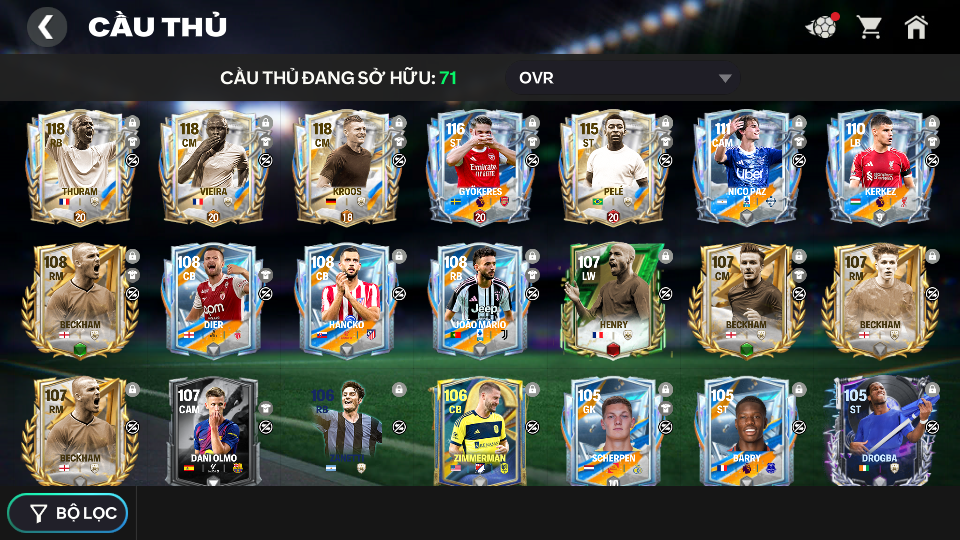
Task: Select the Zimmerman 106 CB card
Action: pyautogui.click(x=478, y=430)
